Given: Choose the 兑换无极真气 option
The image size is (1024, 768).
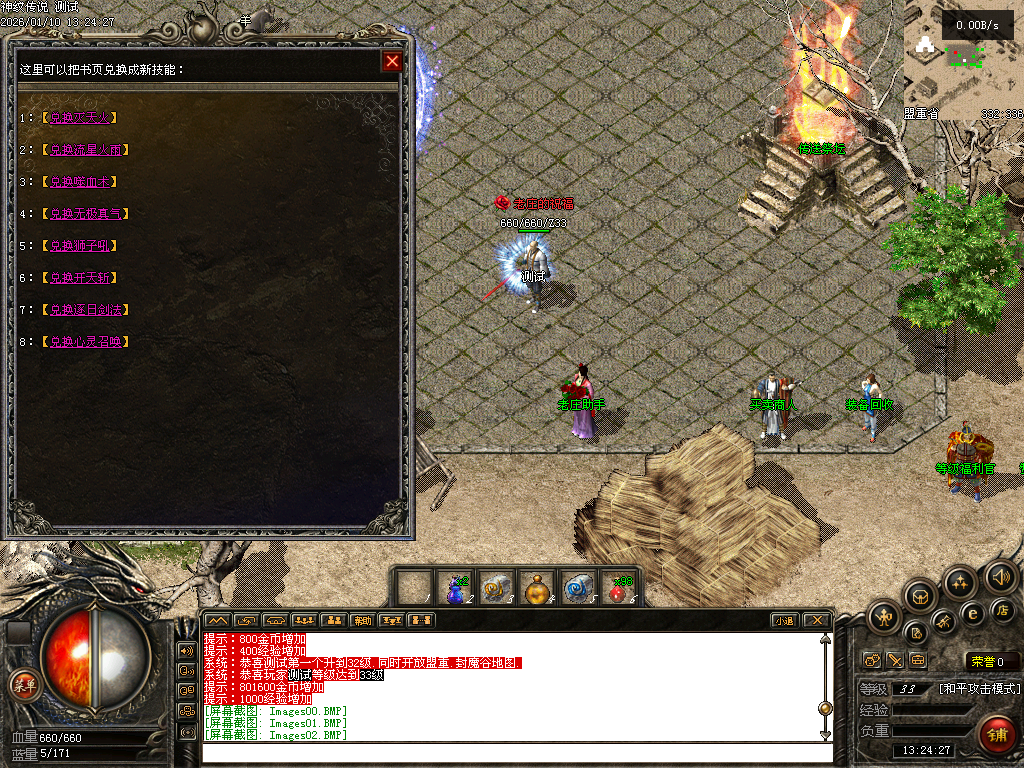Looking at the screenshot, I should point(89,214).
